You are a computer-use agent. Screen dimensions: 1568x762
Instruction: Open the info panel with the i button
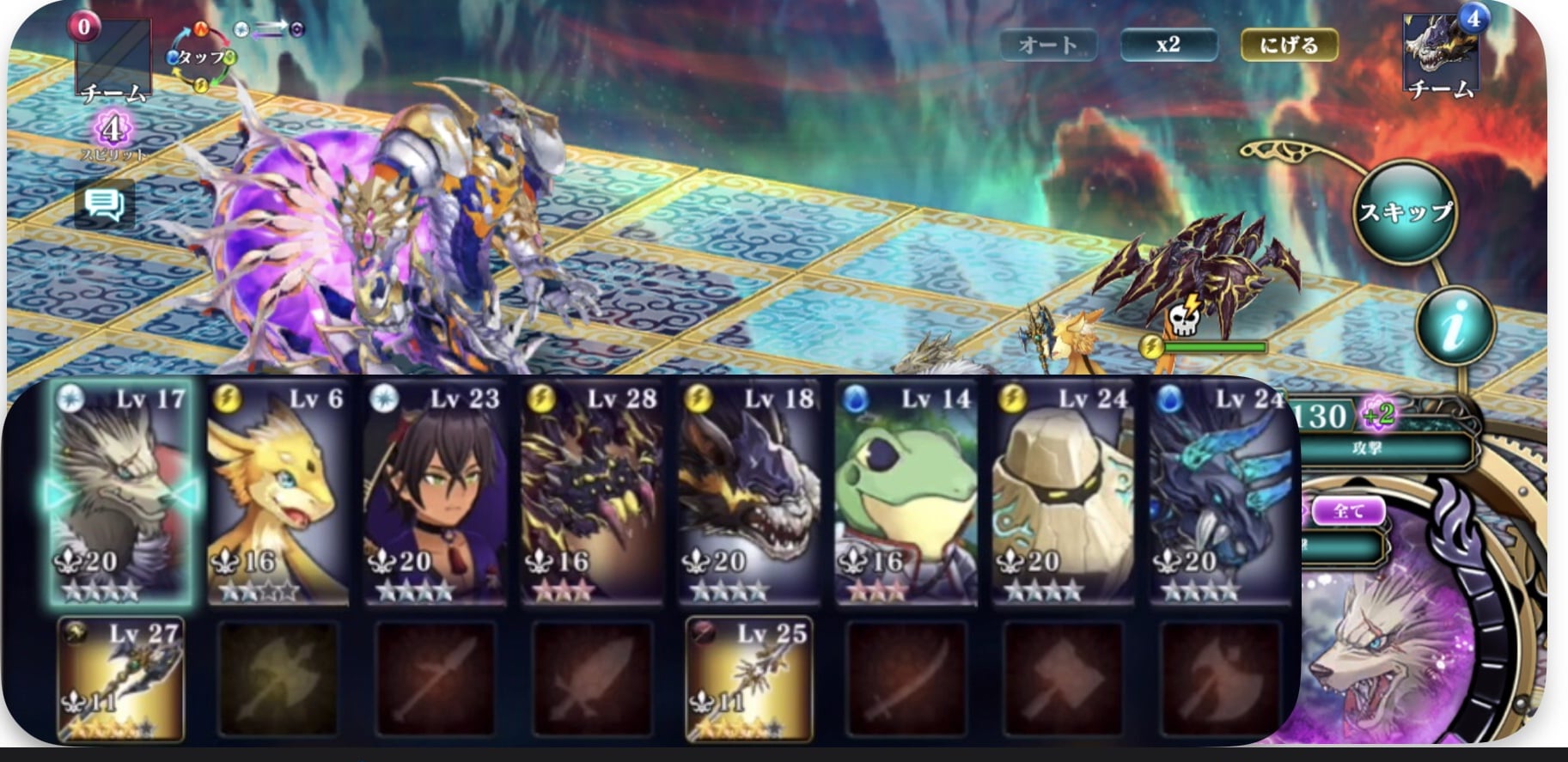pos(1455,326)
